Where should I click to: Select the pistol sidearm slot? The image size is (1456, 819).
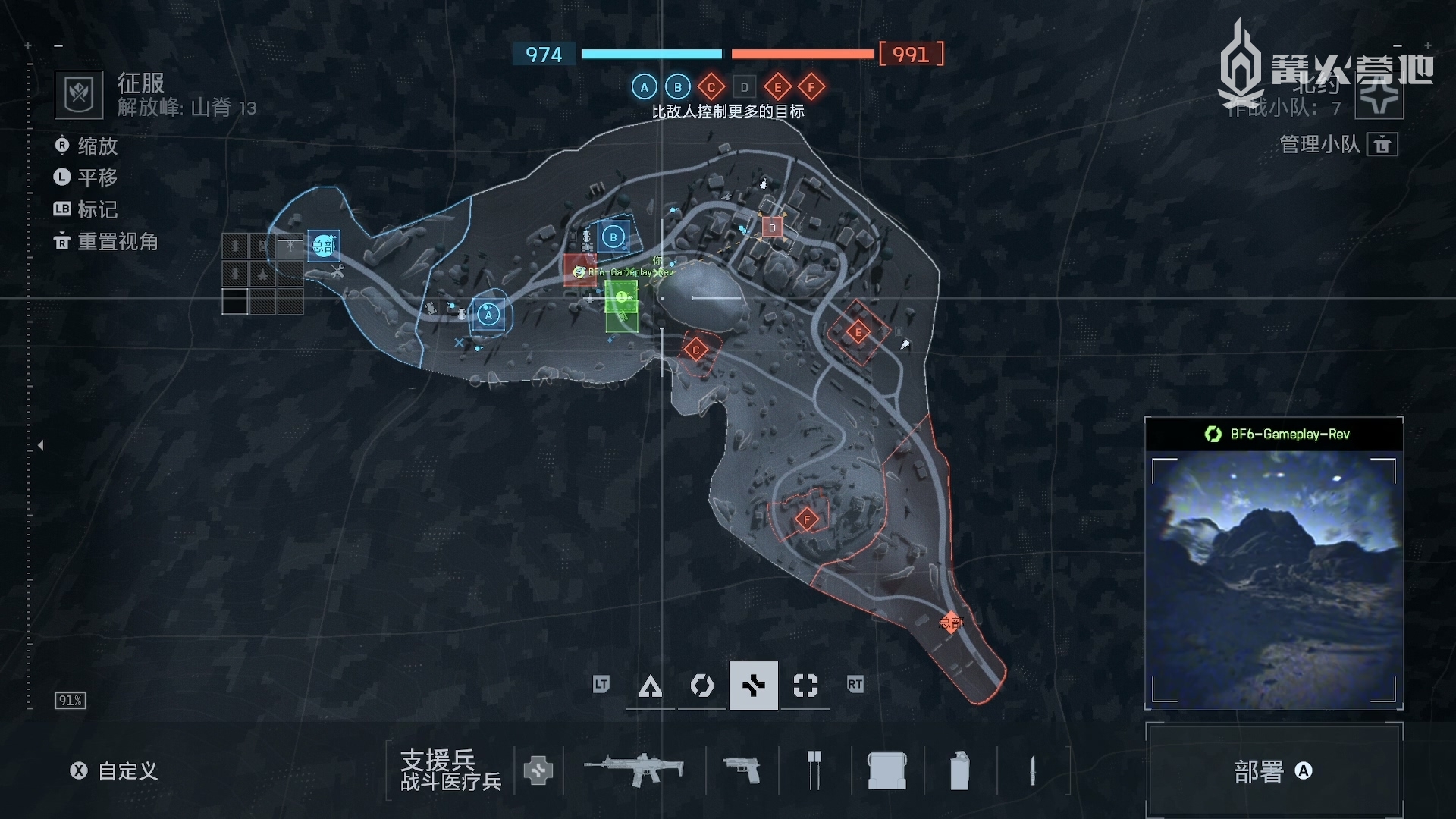click(741, 770)
